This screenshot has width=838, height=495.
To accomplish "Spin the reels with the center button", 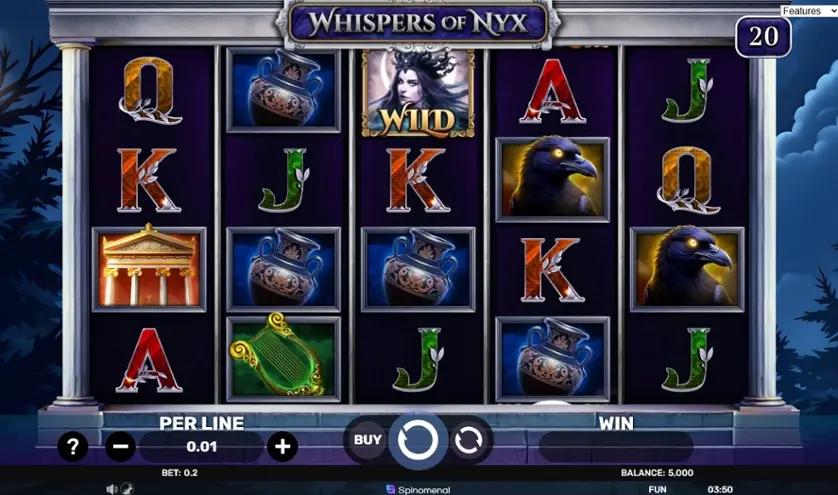I will (x=417, y=439).
